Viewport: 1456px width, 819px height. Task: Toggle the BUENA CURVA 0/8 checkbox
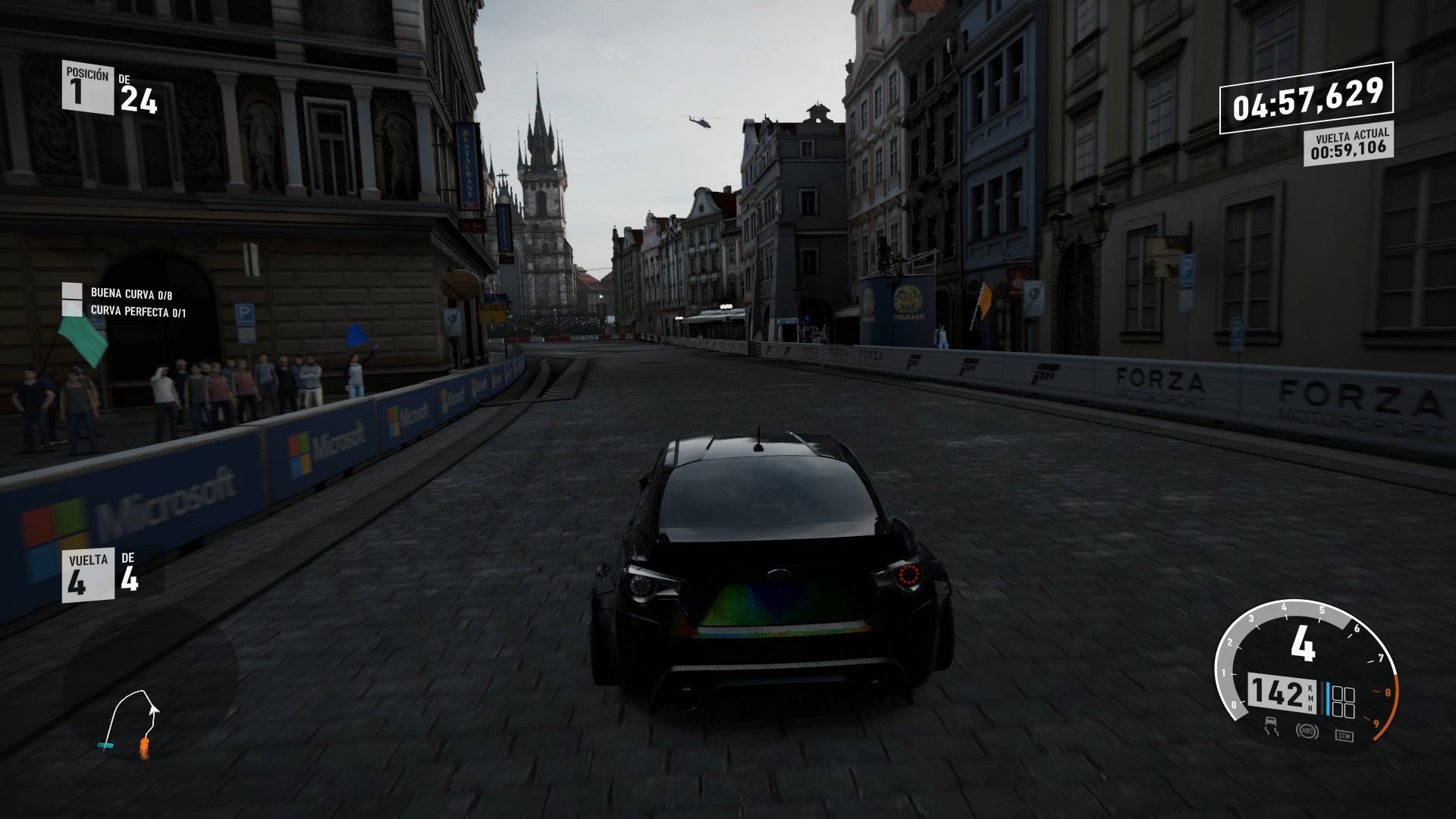(72, 290)
